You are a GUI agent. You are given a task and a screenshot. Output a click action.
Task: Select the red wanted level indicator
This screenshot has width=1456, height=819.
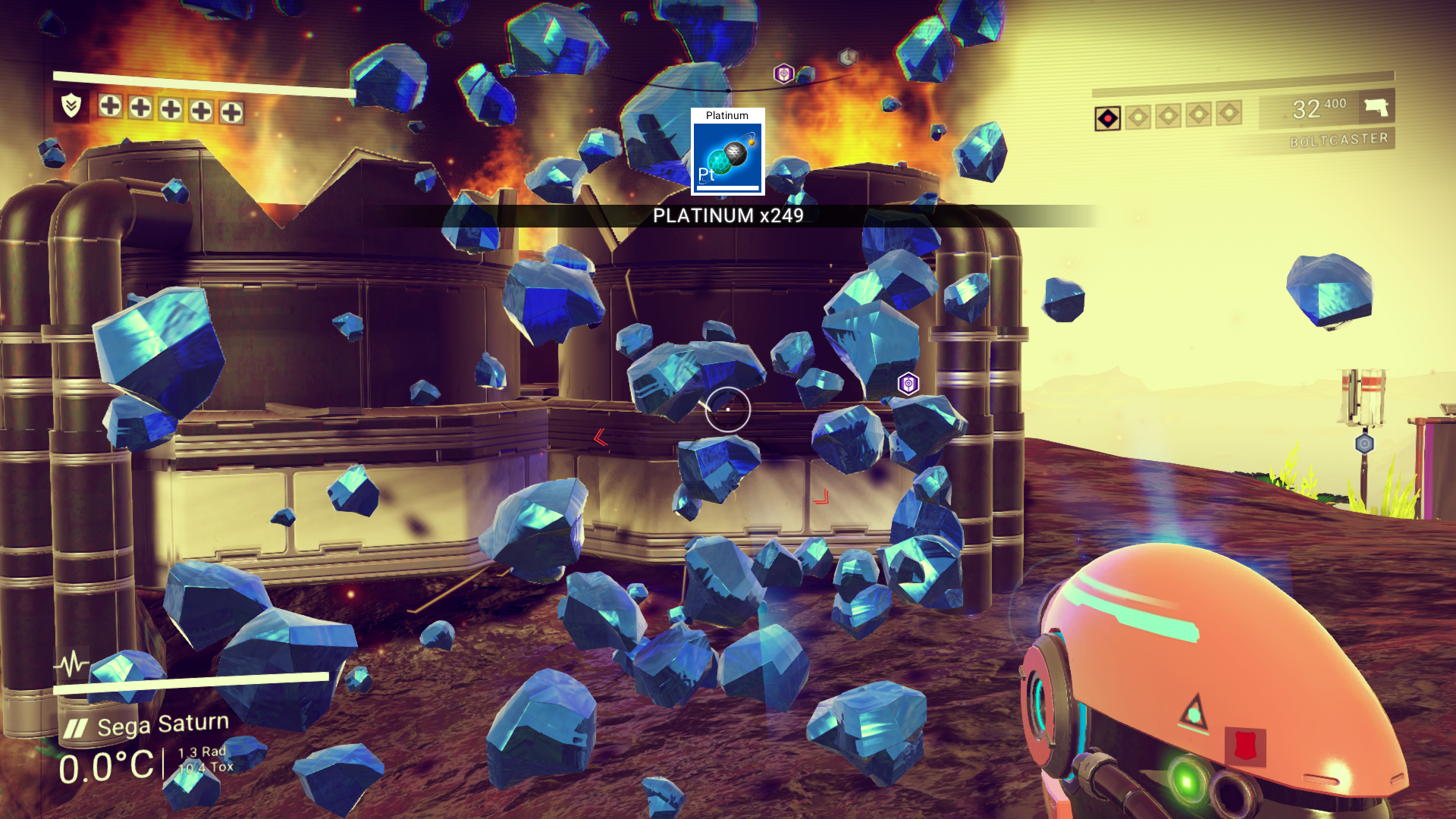click(1107, 118)
